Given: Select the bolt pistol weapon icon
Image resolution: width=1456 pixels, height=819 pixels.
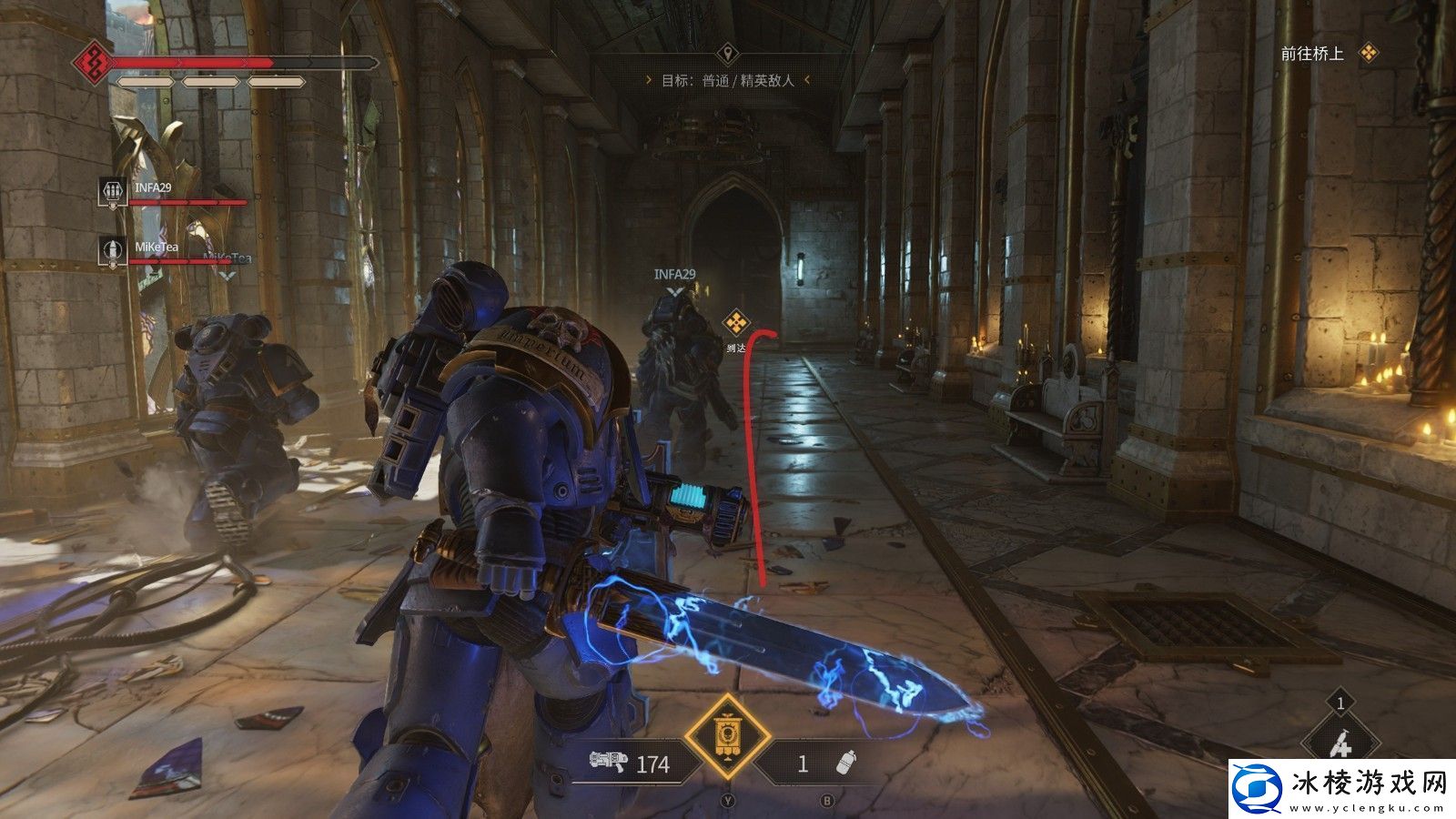Looking at the screenshot, I should (609, 762).
